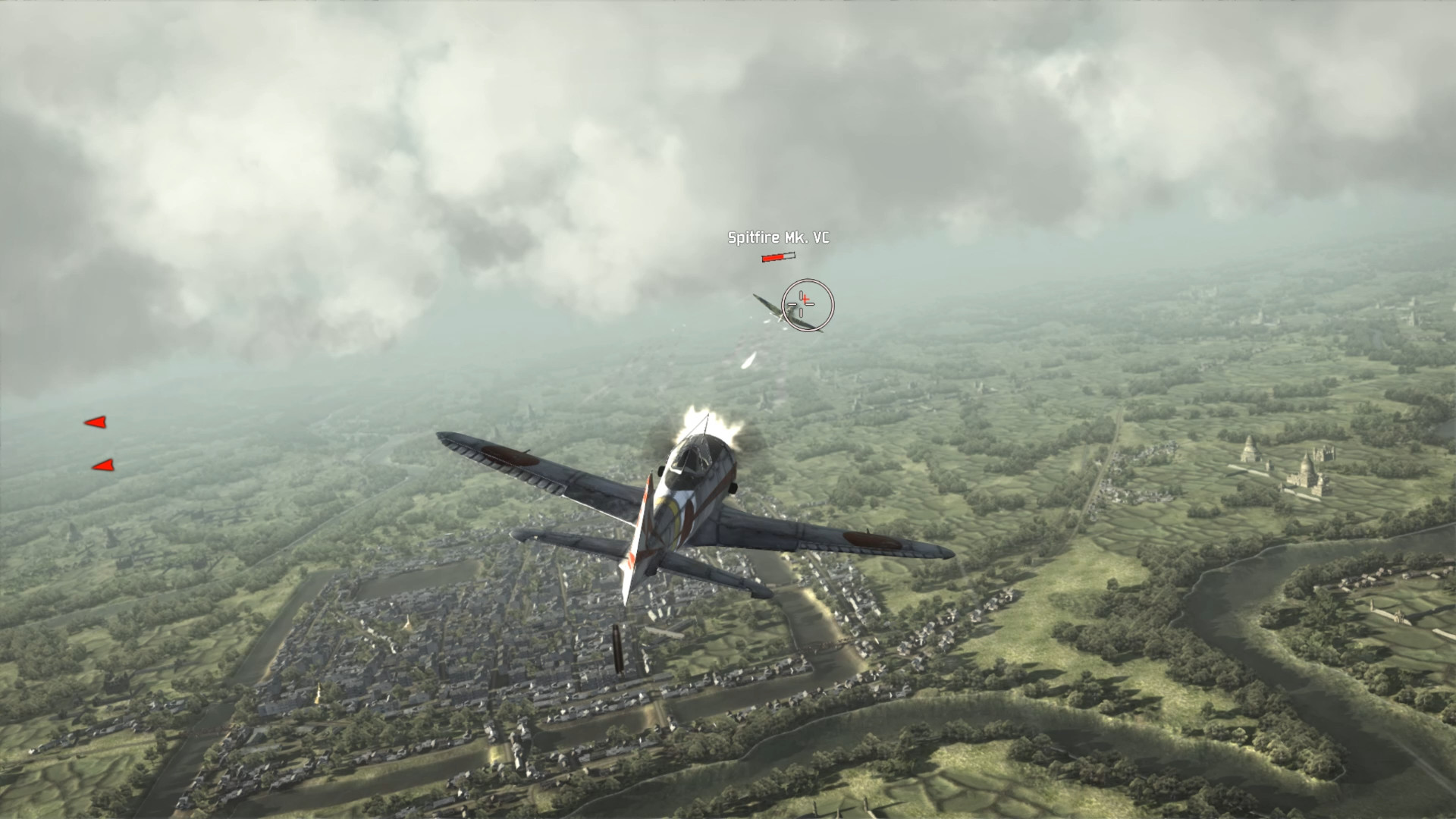Click the upper red enemy indicator arrow

tap(97, 422)
